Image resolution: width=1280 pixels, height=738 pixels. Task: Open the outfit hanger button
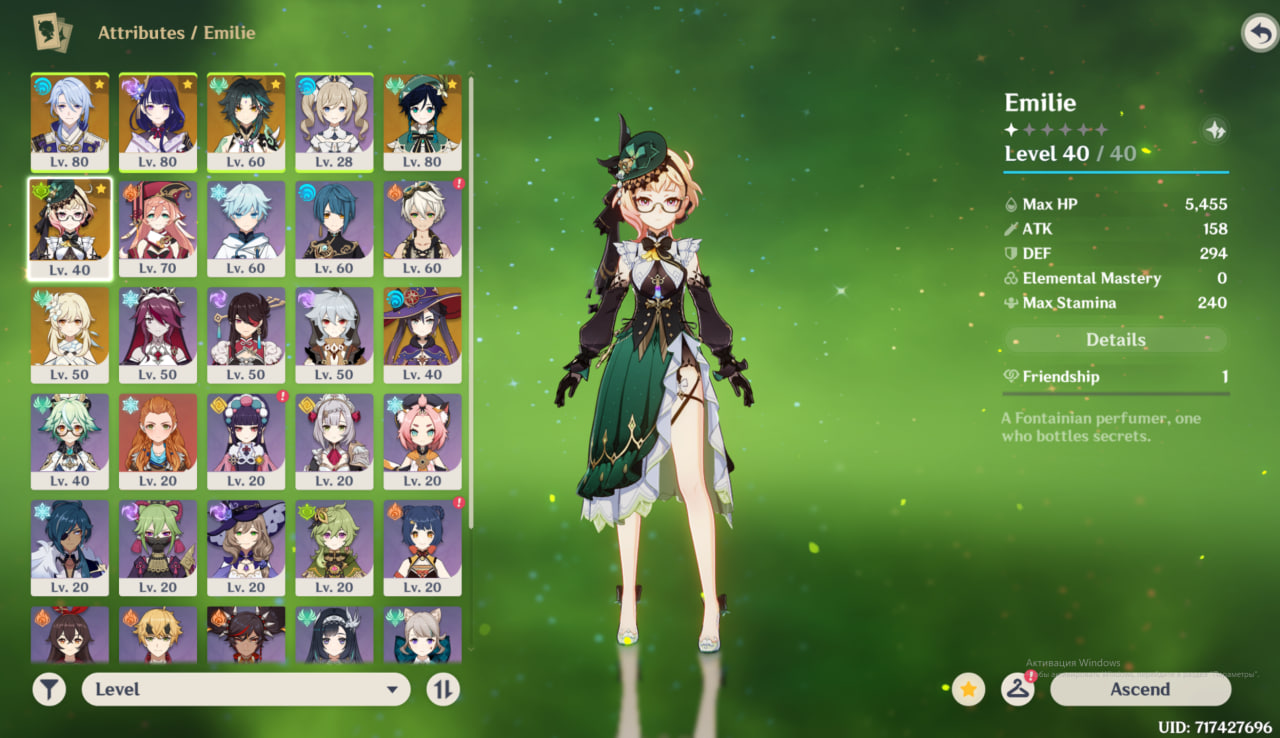(x=1017, y=689)
